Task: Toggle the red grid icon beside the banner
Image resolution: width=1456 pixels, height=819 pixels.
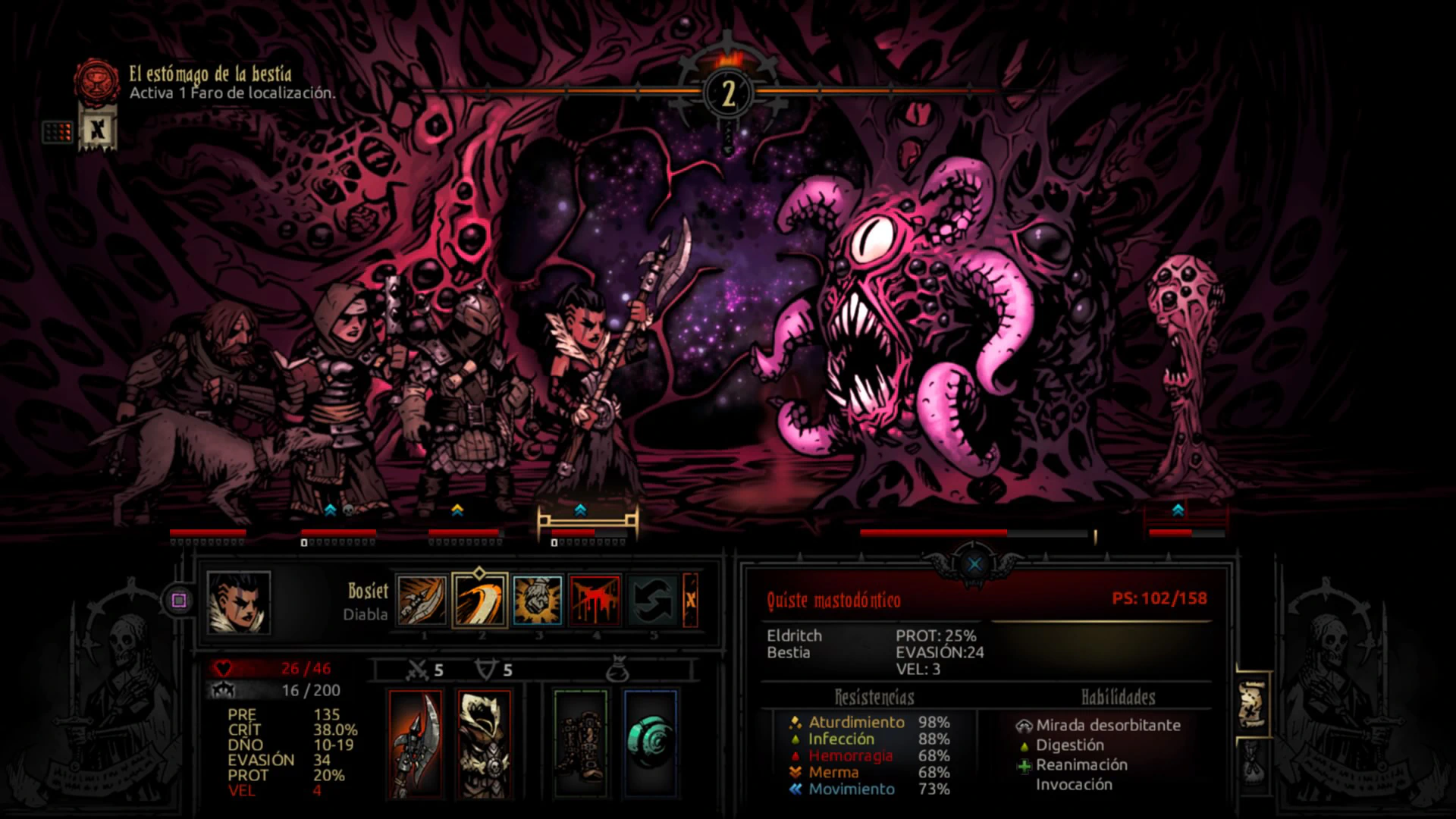Action: click(x=58, y=132)
